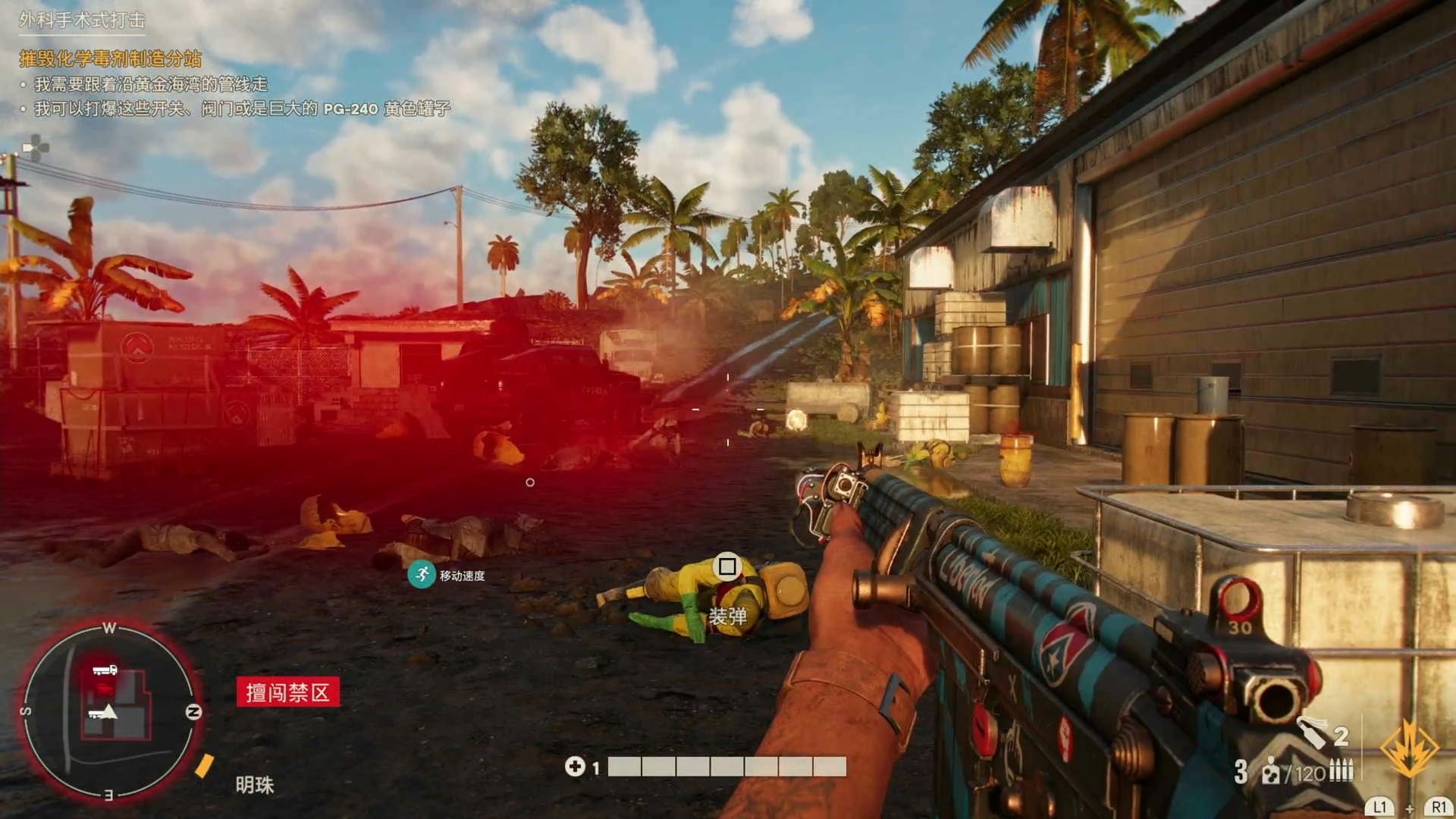The image size is (1456, 819).
Task: Select the throwable gadget icon
Action: pyautogui.click(x=1312, y=733)
